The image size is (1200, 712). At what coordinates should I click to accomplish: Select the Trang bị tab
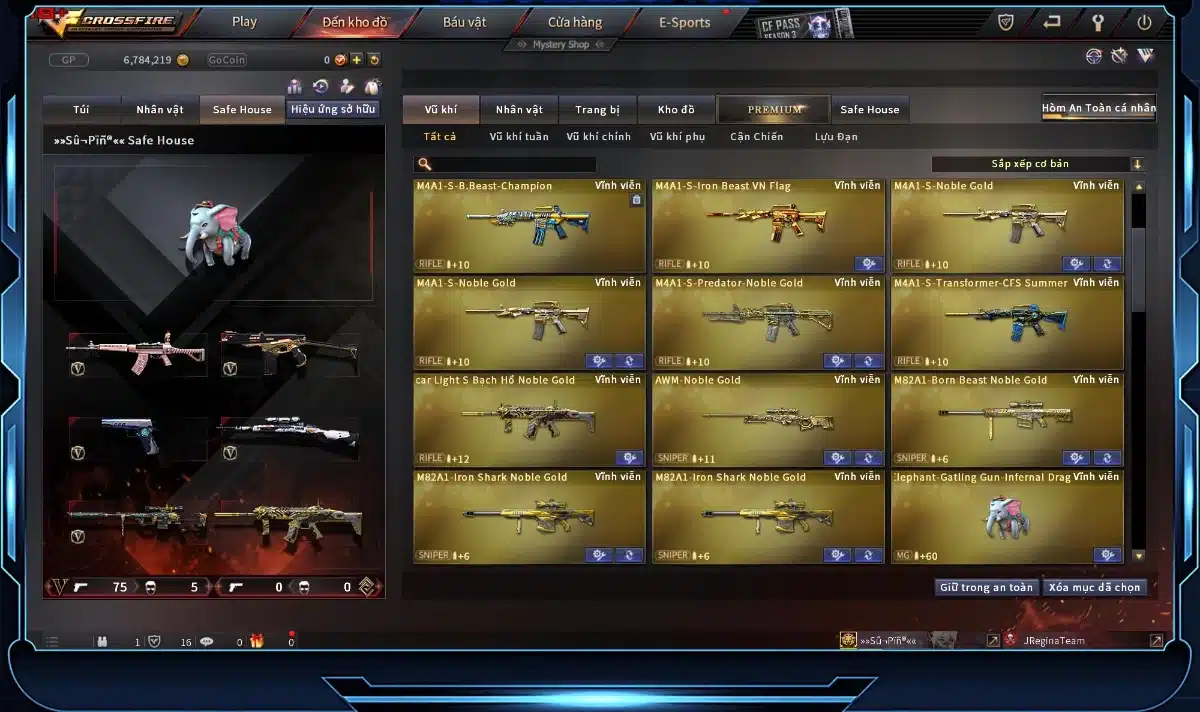[x=597, y=110]
